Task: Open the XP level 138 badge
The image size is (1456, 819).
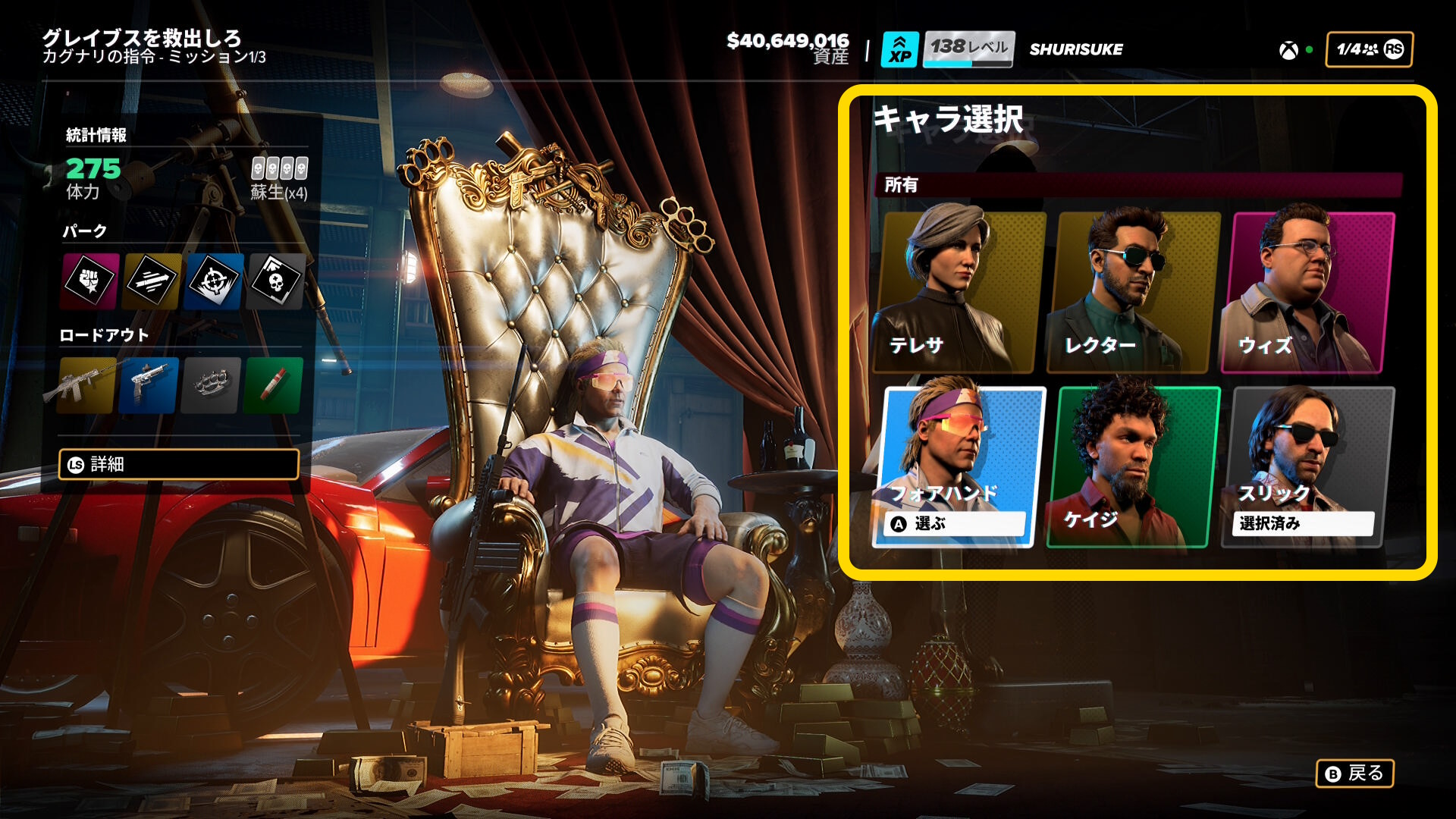Action: coord(947,49)
